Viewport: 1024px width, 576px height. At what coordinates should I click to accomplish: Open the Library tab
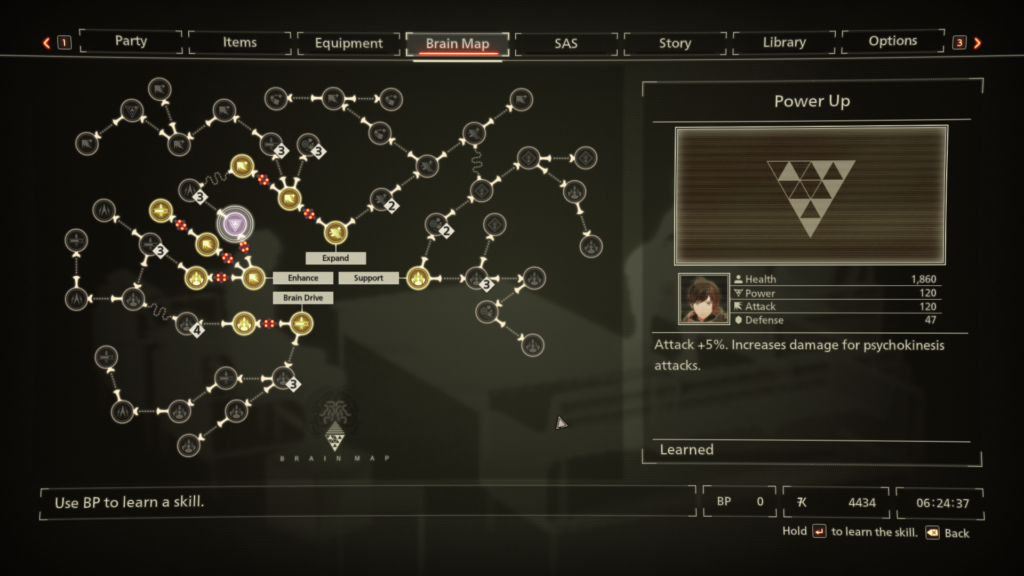click(784, 42)
